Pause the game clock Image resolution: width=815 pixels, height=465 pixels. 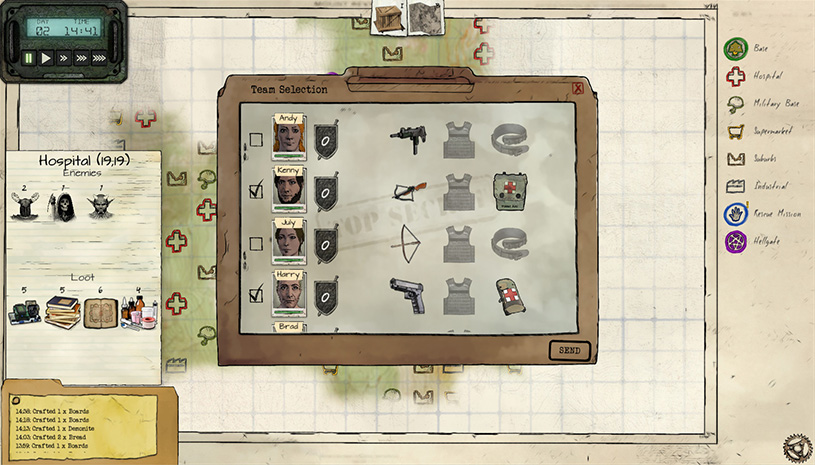[x=29, y=58]
